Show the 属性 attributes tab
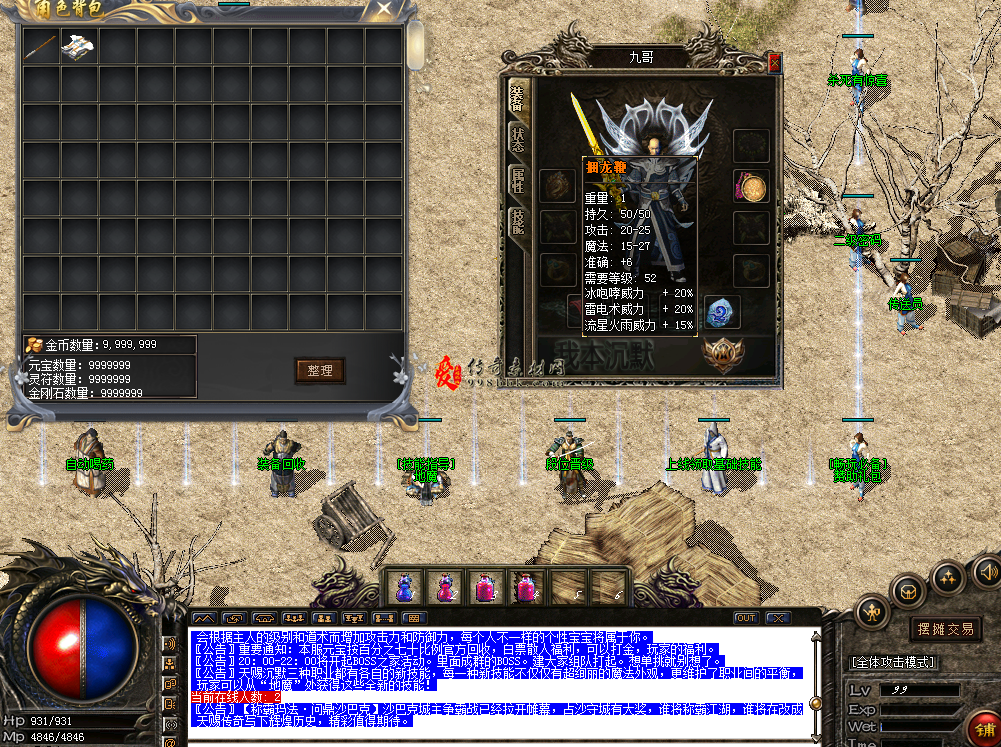Screen dimensions: 1001x747 [517, 180]
